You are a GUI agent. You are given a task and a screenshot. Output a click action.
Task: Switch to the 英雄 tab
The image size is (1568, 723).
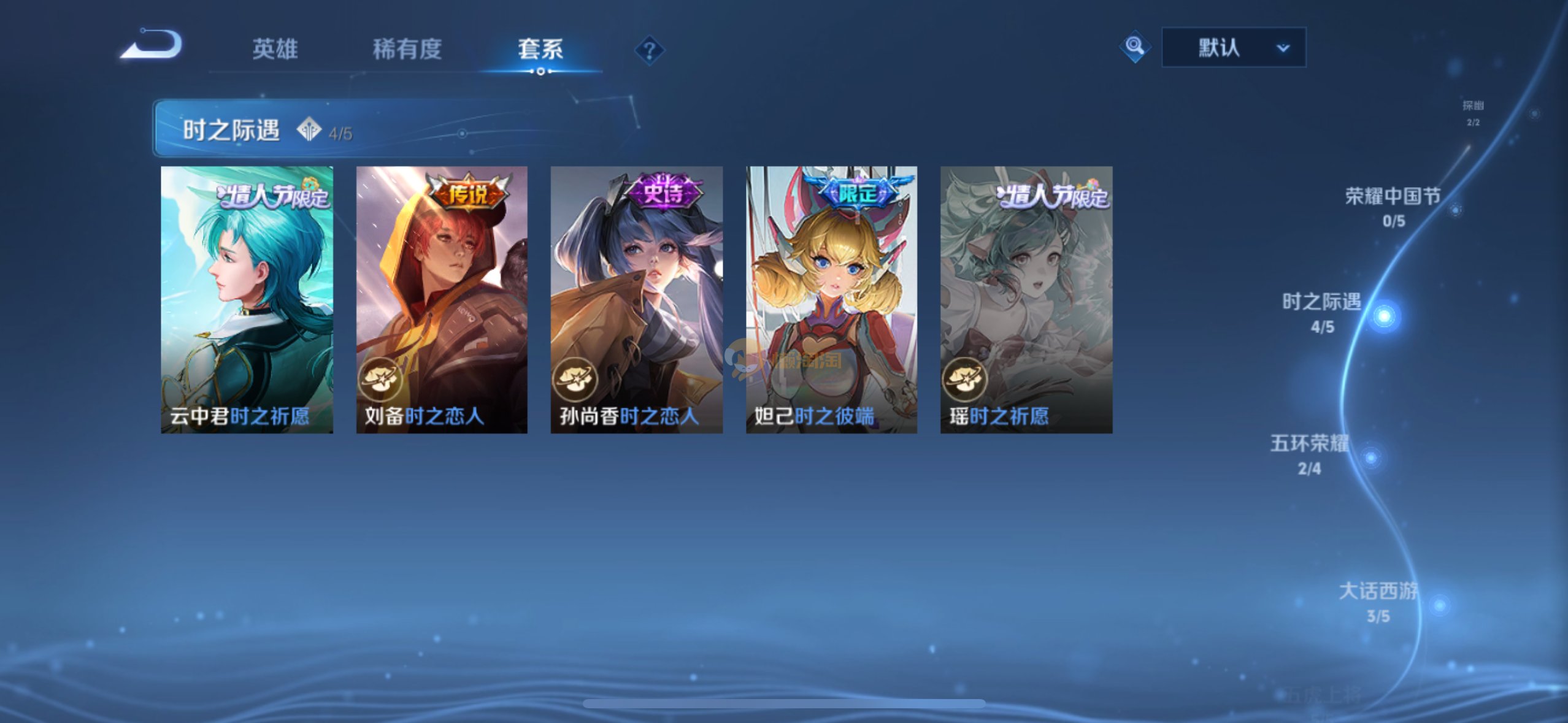[x=275, y=49]
